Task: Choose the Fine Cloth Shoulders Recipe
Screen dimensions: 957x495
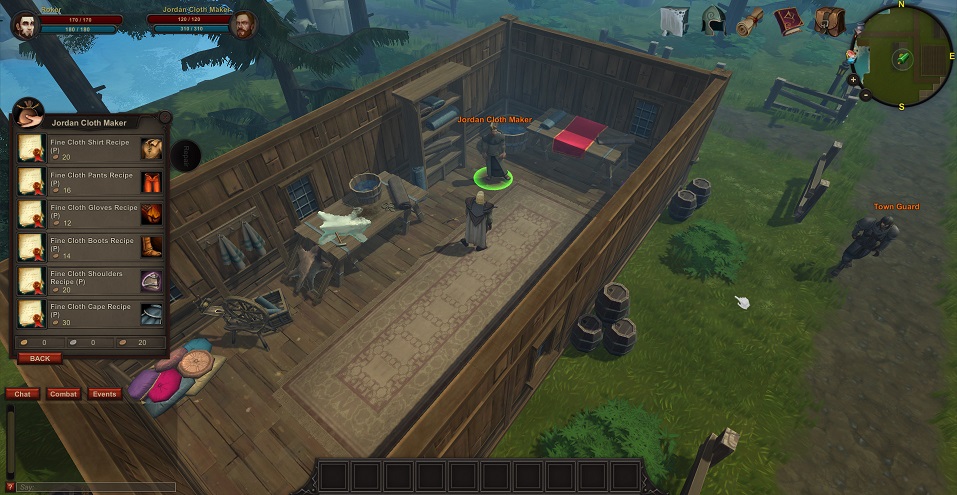Action: click(90, 281)
